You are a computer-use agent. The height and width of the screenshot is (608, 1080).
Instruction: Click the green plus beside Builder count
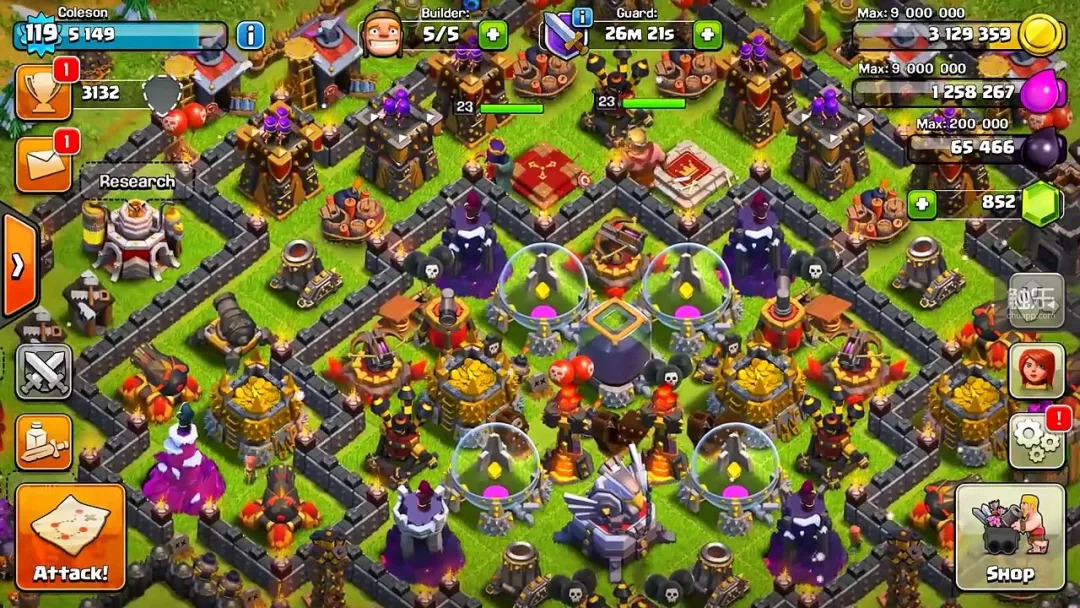tap(492, 35)
